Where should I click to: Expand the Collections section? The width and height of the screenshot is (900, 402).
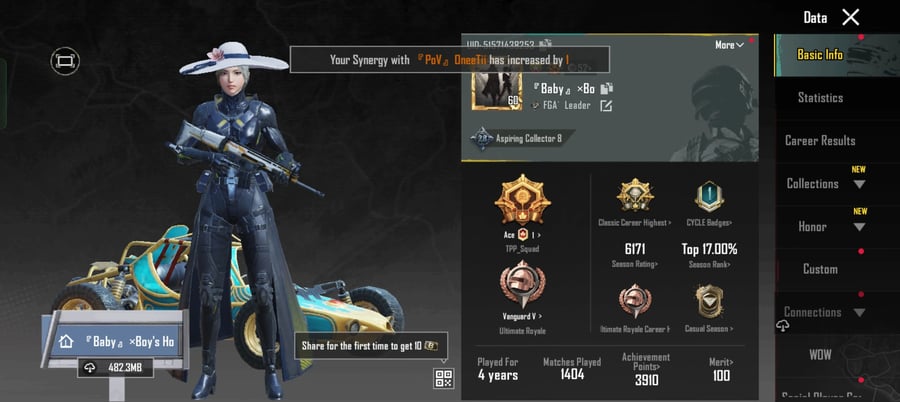coord(824,184)
